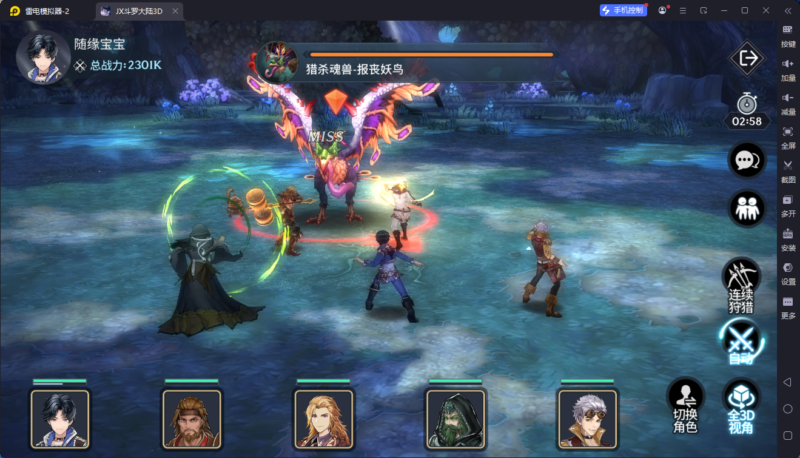
Task: Open the chat speech bubble button
Action: tap(746, 160)
